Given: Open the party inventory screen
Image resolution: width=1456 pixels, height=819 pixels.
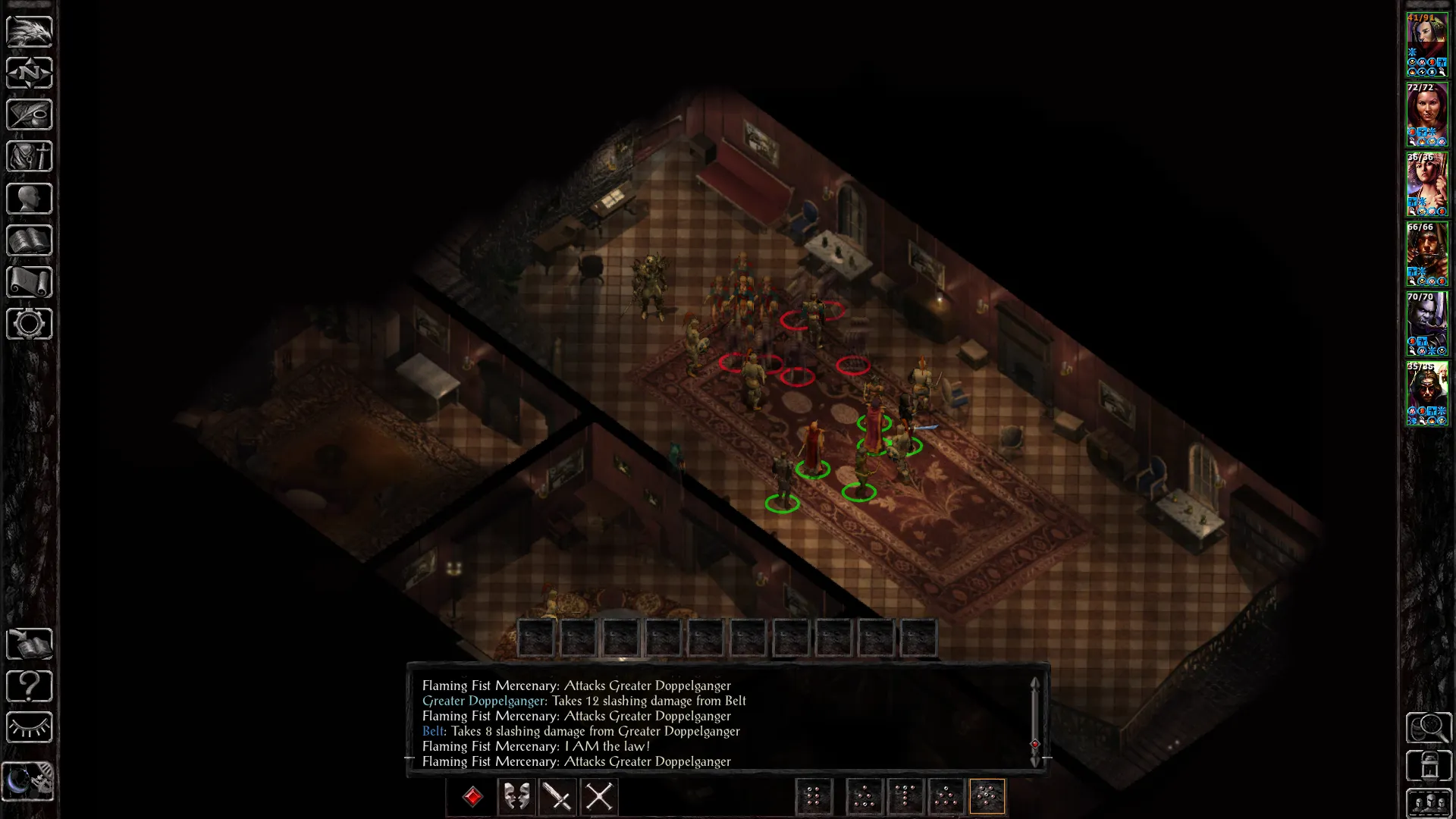Looking at the screenshot, I should 30,157.
